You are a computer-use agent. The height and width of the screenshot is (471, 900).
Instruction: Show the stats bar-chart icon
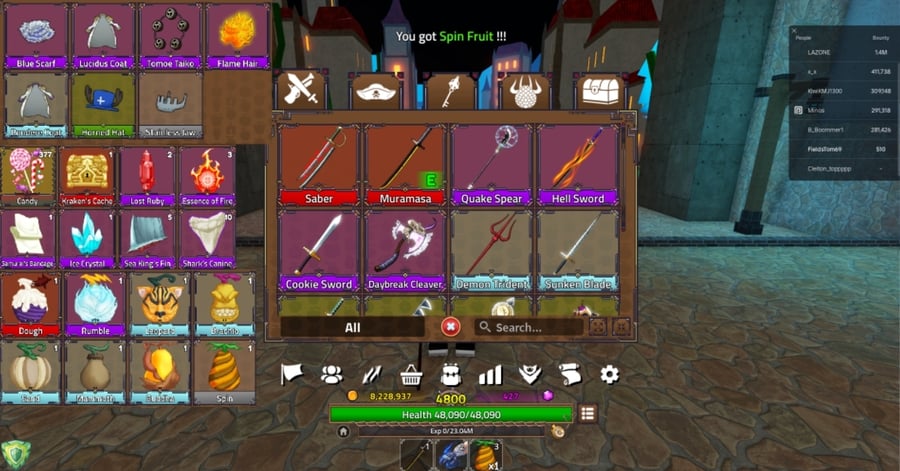click(x=490, y=375)
